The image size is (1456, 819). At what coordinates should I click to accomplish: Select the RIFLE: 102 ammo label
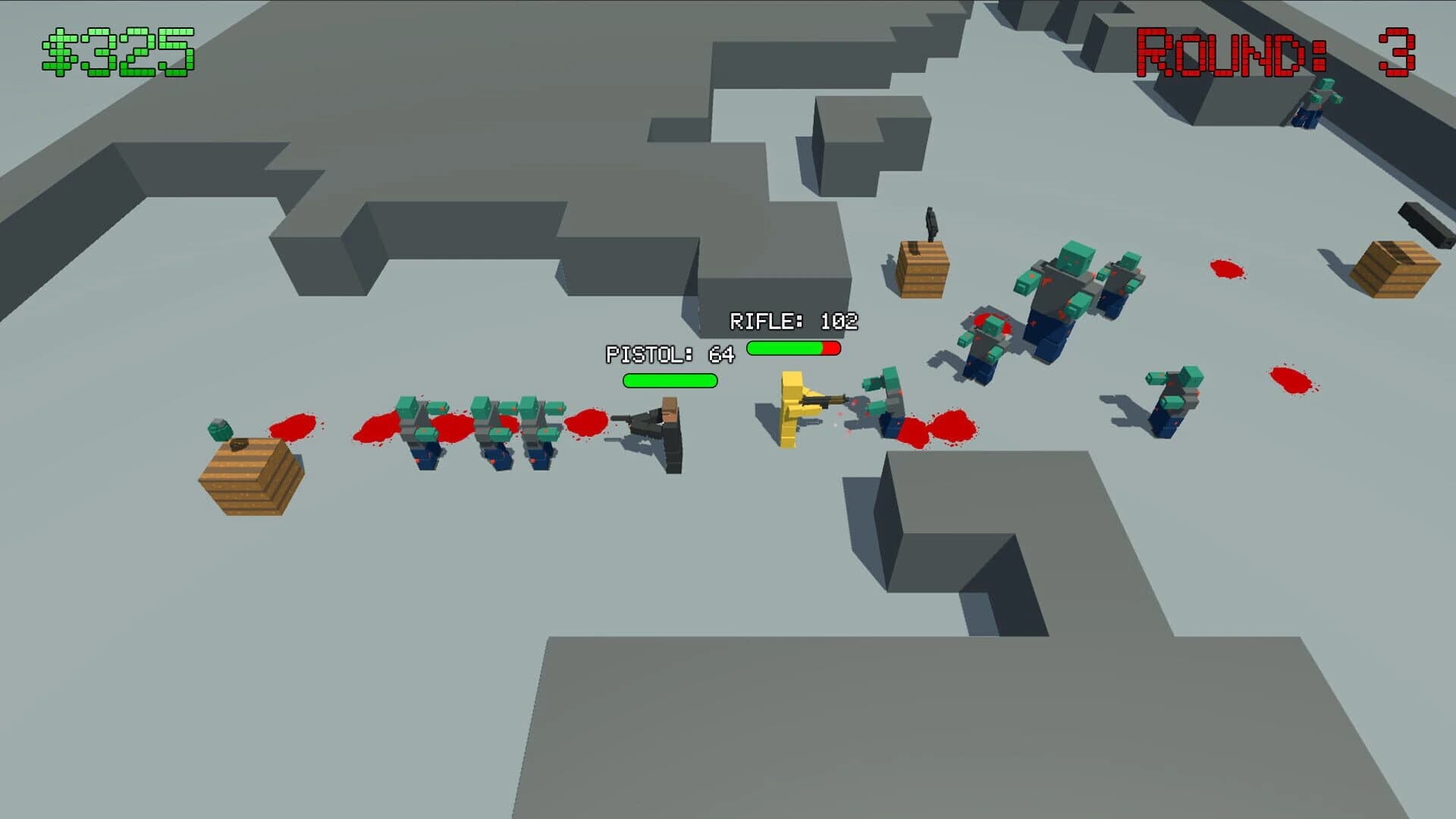(x=792, y=321)
